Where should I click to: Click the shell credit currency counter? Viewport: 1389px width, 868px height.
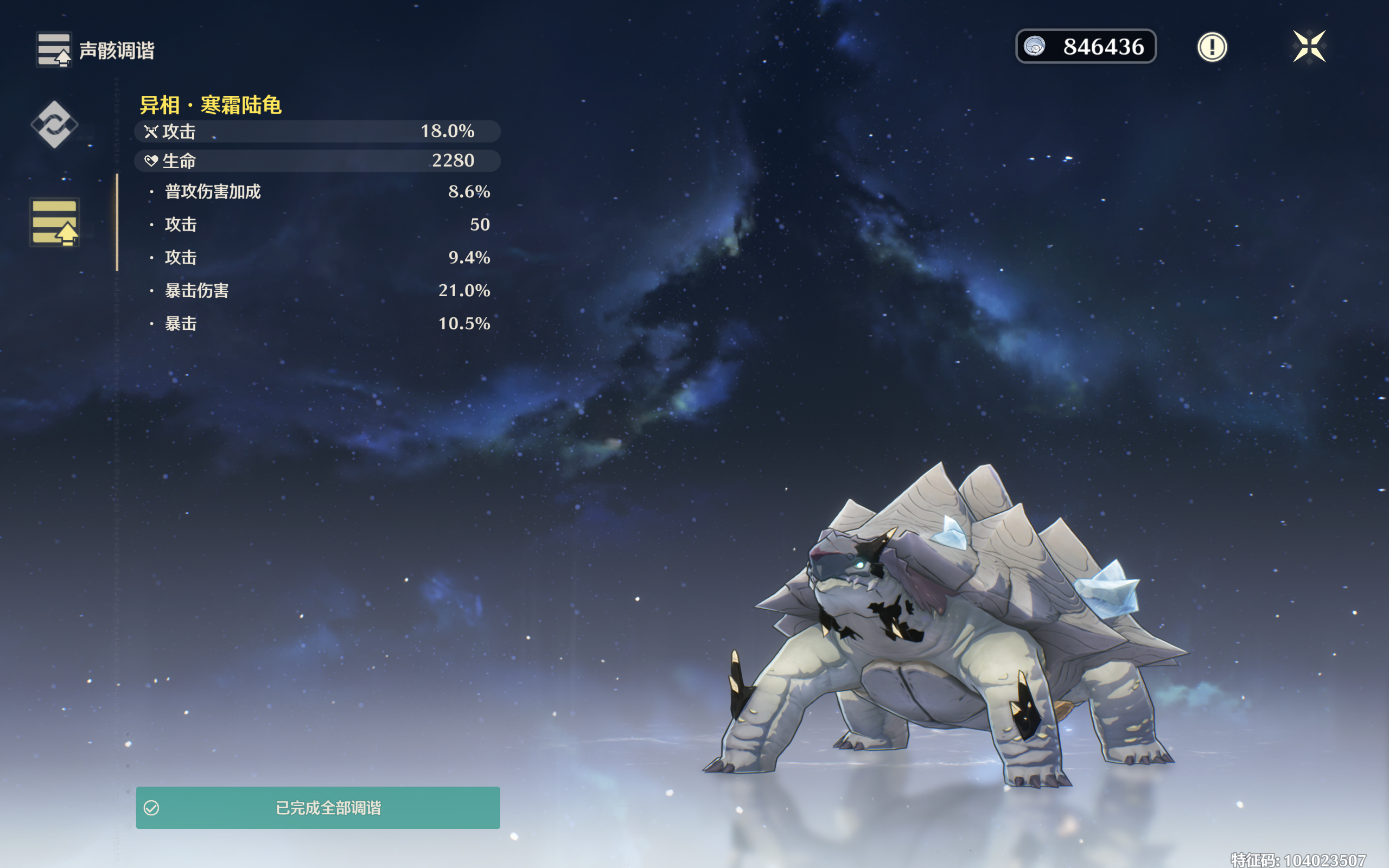pyautogui.click(x=1085, y=47)
